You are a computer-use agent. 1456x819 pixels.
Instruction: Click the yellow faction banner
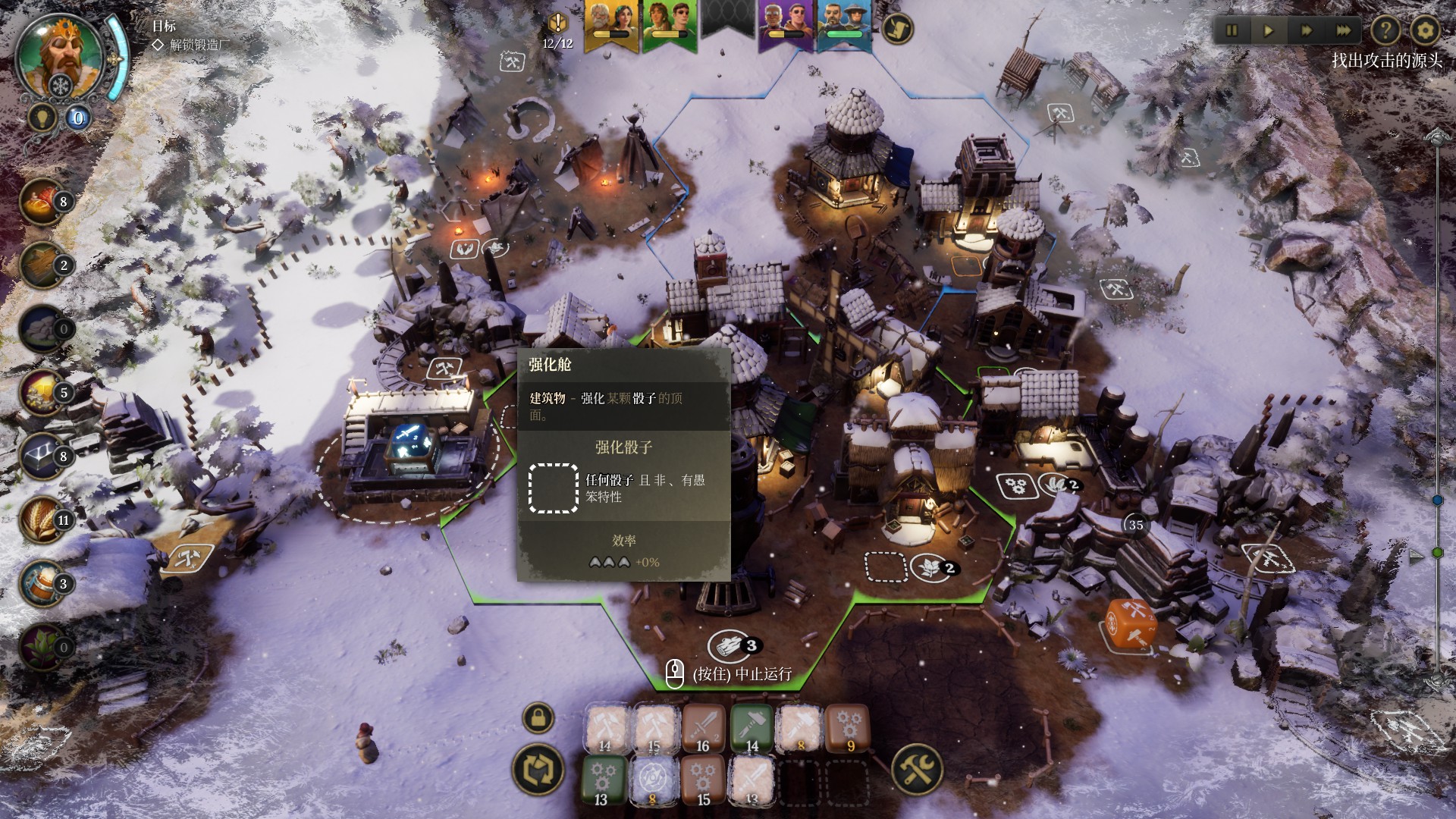pyautogui.click(x=611, y=24)
